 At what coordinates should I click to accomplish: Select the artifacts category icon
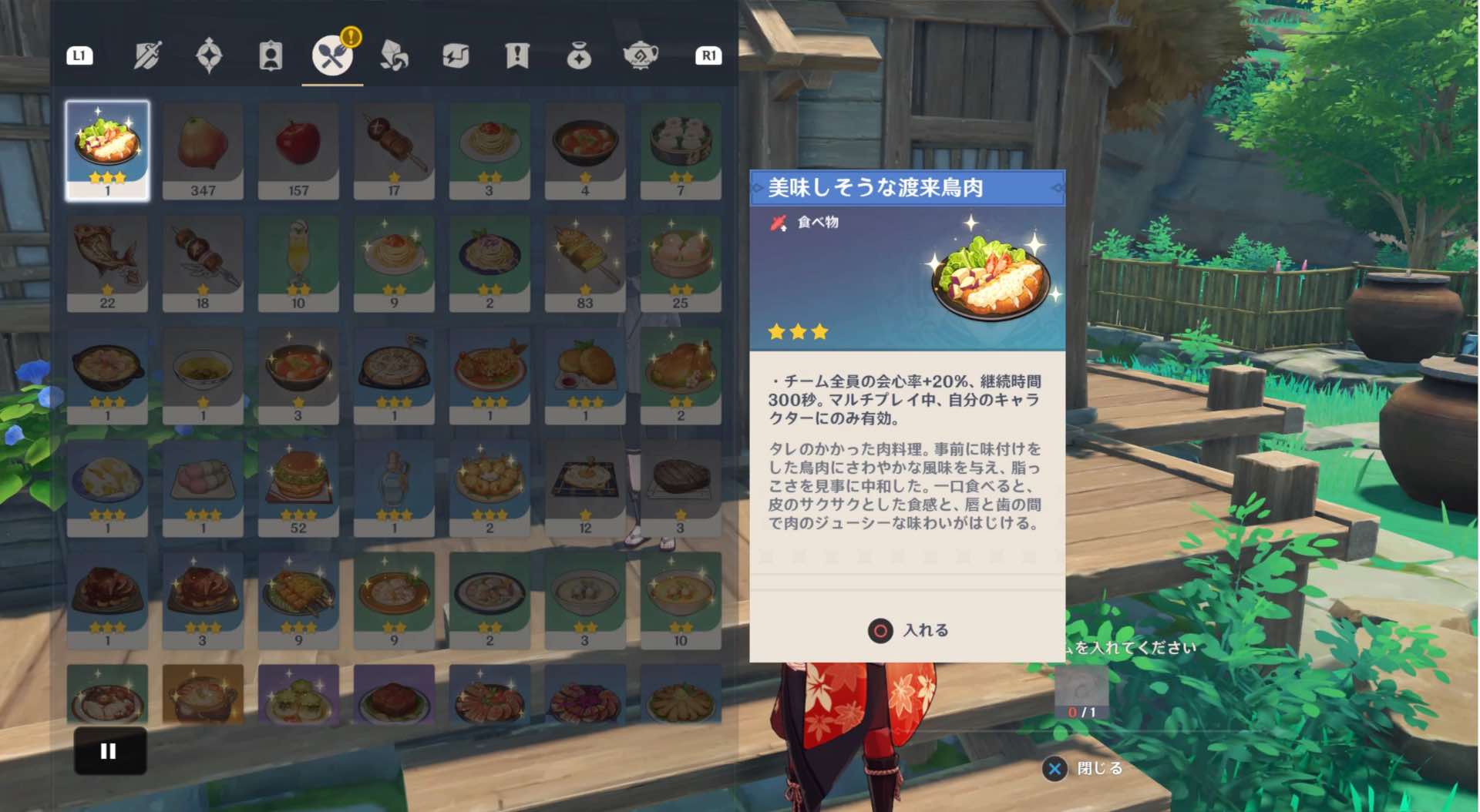pos(209,55)
